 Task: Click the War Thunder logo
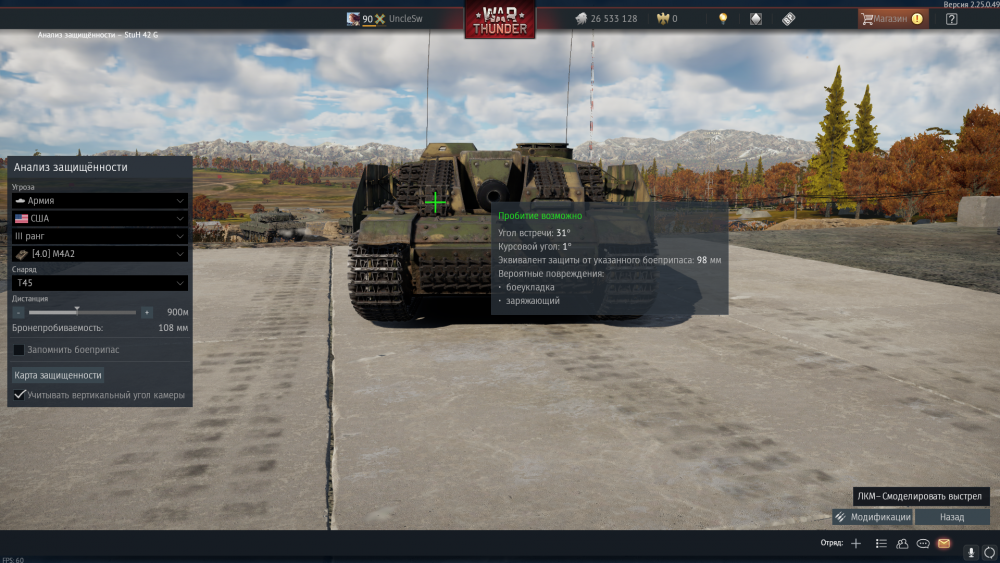[499, 20]
